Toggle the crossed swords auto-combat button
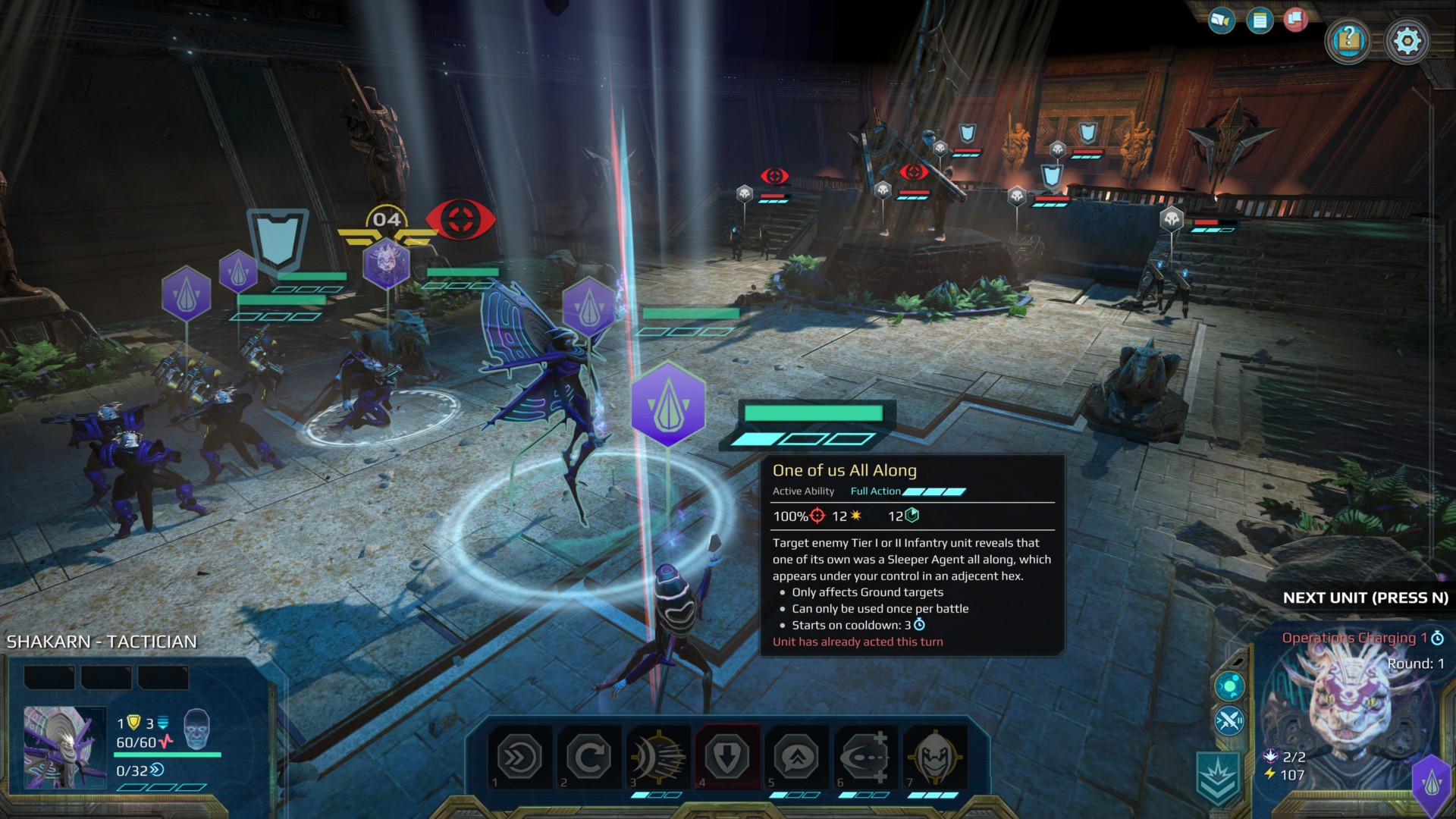The width and height of the screenshot is (1456, 819). [1229, 720]
